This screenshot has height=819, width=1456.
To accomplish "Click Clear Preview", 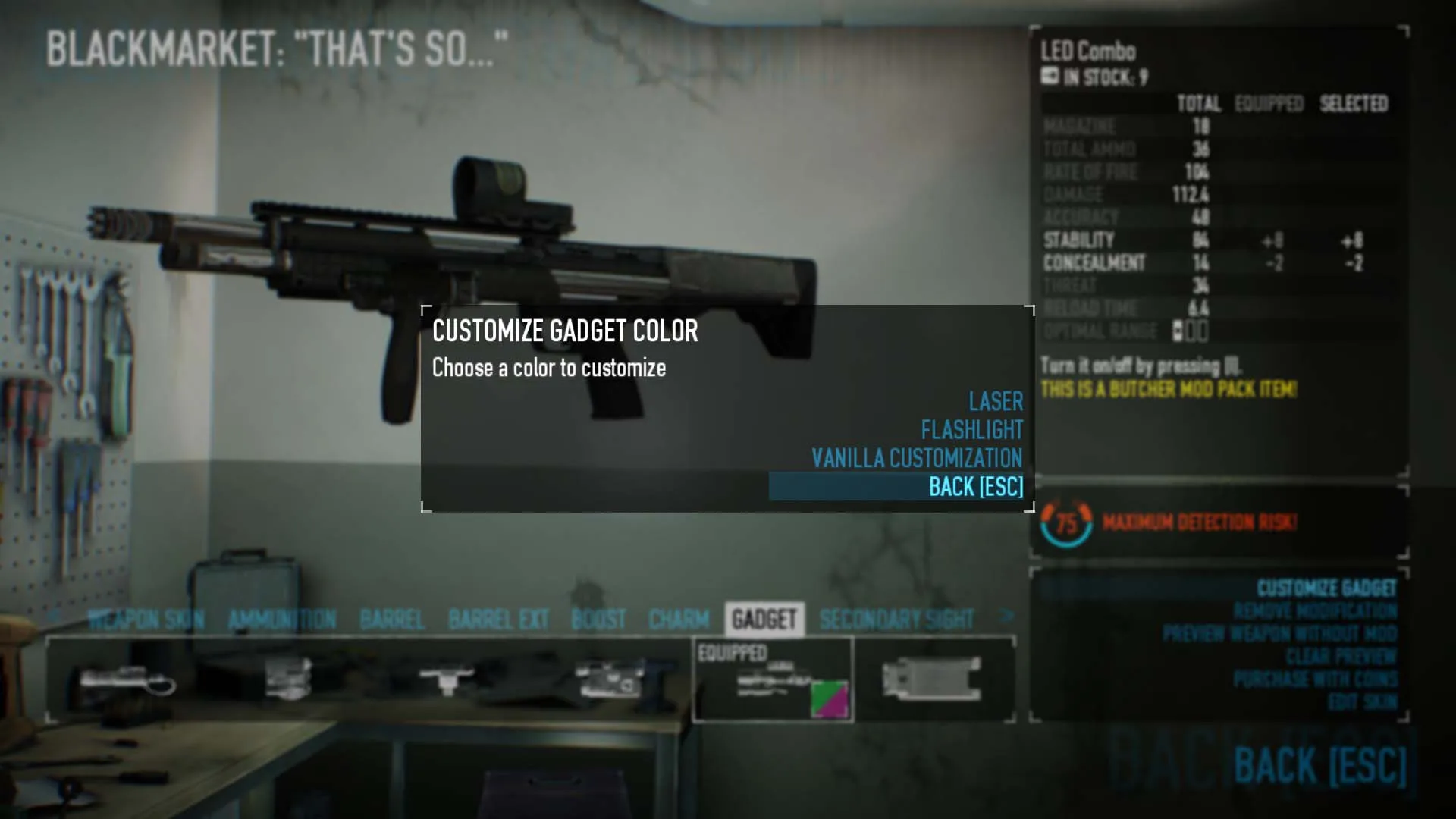I will (x=1341, y=657).
